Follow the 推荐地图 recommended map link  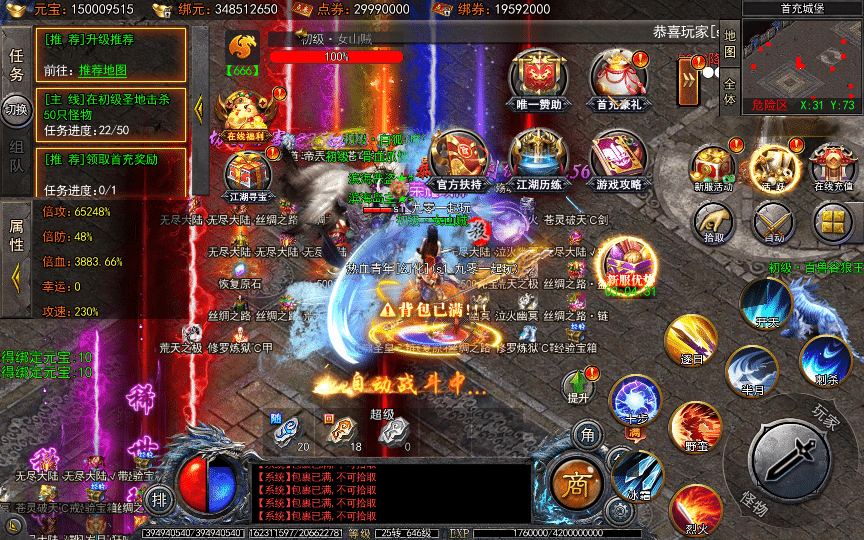tap(103, 70)
